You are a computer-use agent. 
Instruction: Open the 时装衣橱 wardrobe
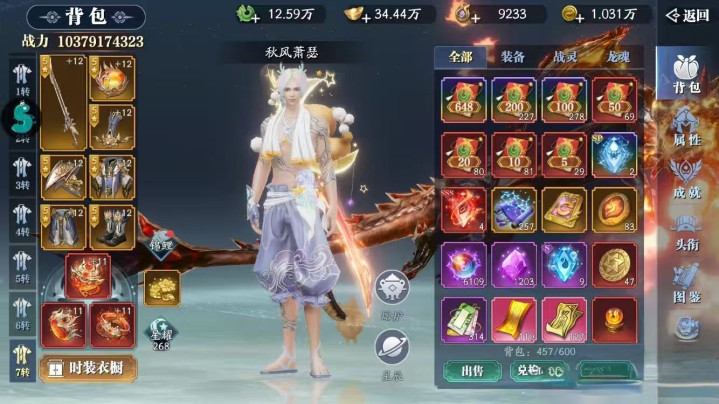pos(88,367)
